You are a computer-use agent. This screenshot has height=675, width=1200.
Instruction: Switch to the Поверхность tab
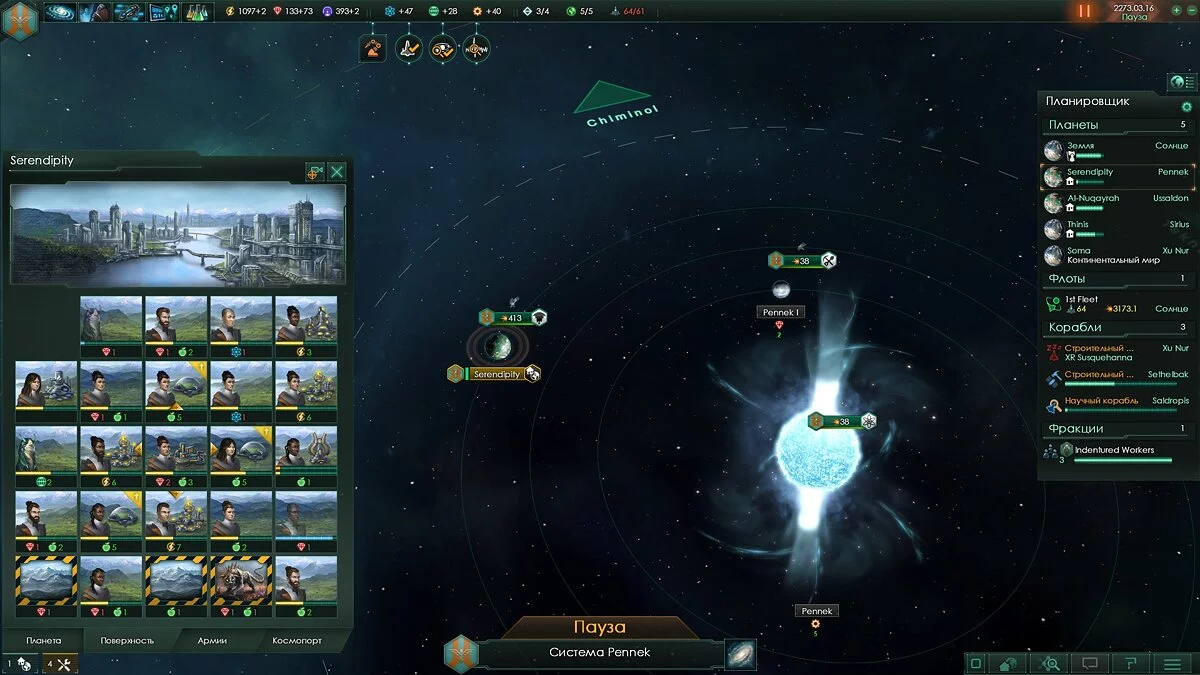point(127,640)
